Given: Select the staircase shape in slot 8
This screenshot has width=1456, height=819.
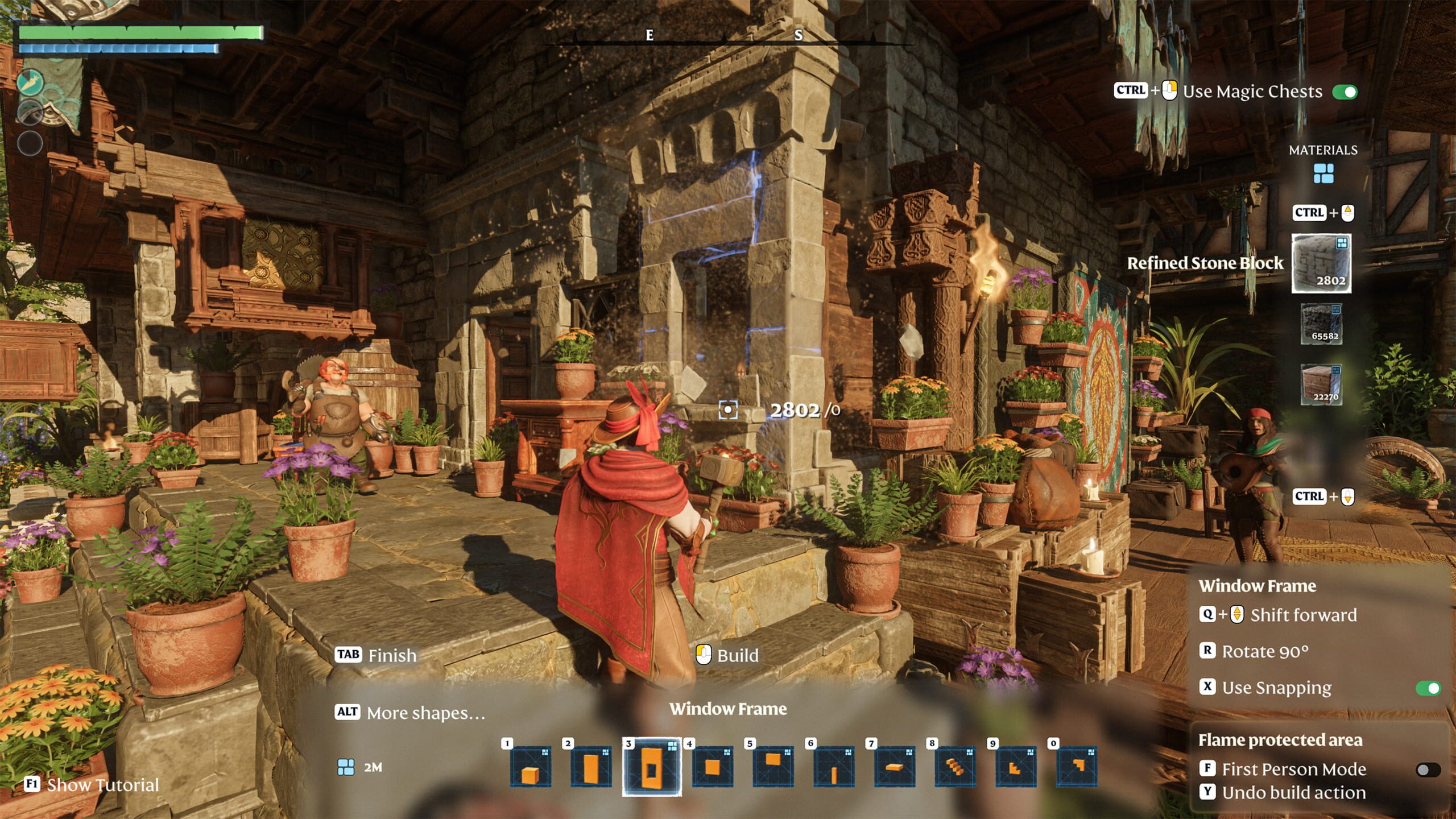Looking at the screenshot, I should 955,767.
